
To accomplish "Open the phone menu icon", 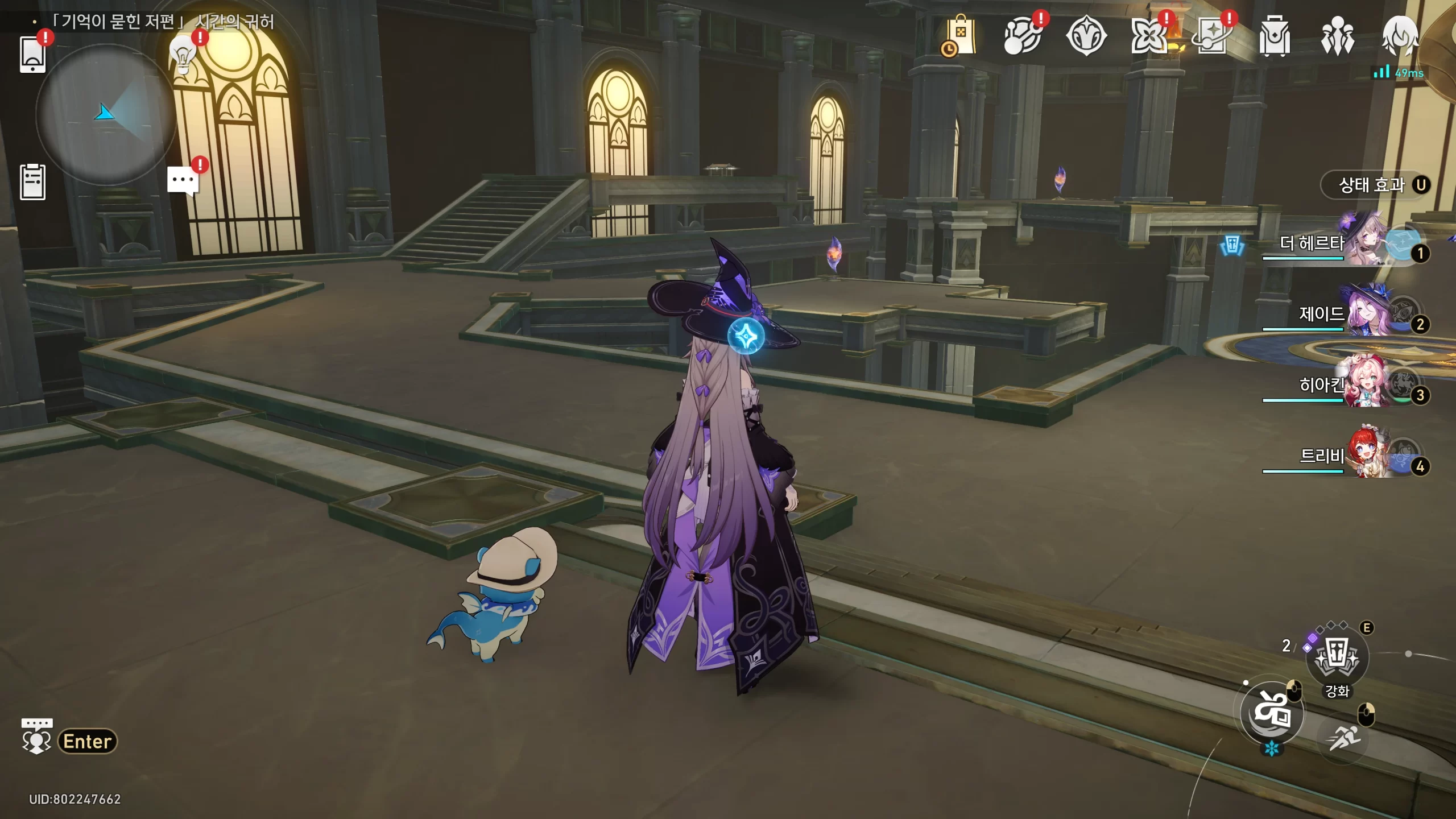I will [x=32, y=54].
